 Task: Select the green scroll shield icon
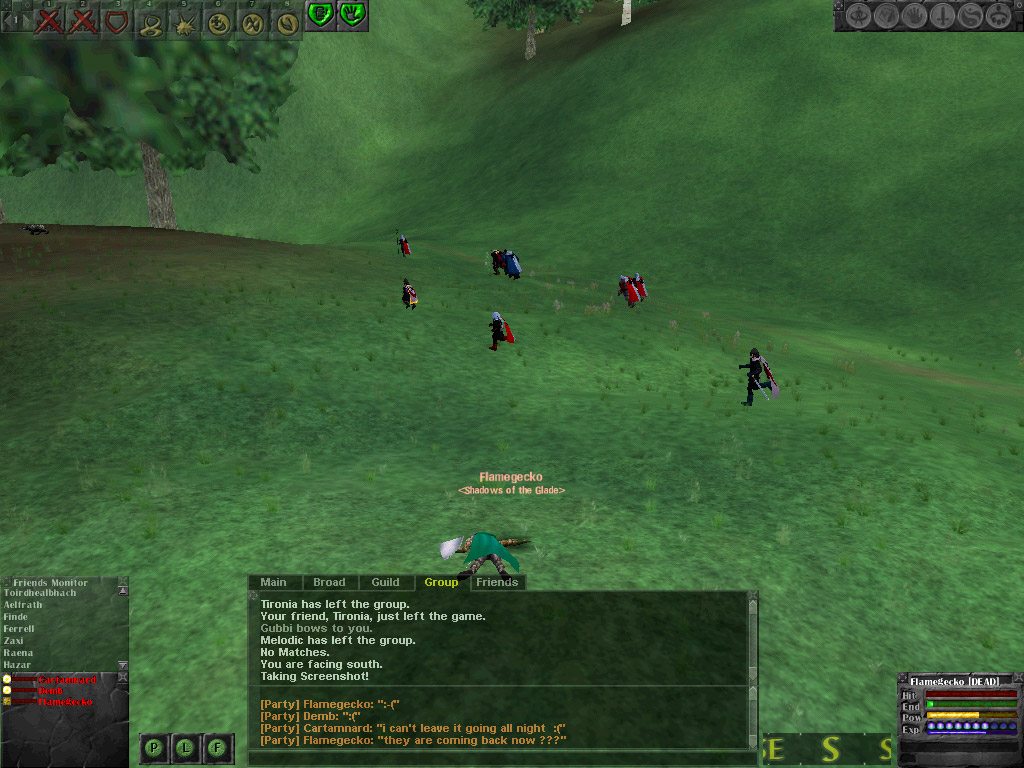319,14
